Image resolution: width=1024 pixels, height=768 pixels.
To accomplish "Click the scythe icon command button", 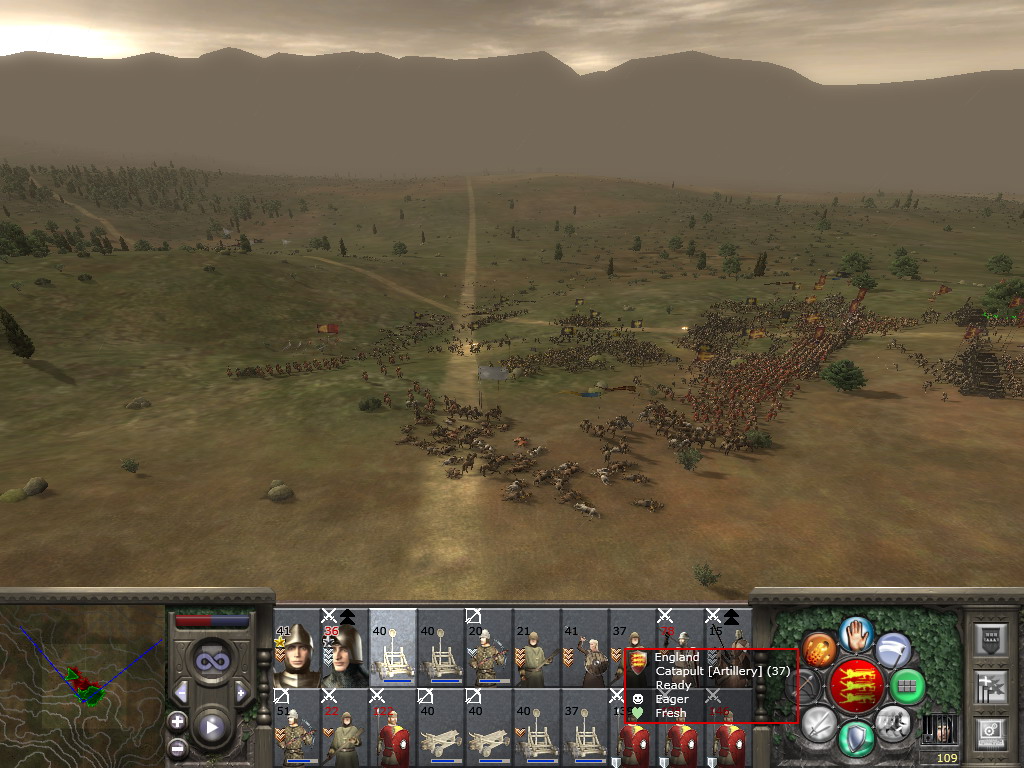I will [x=893, y=650].
